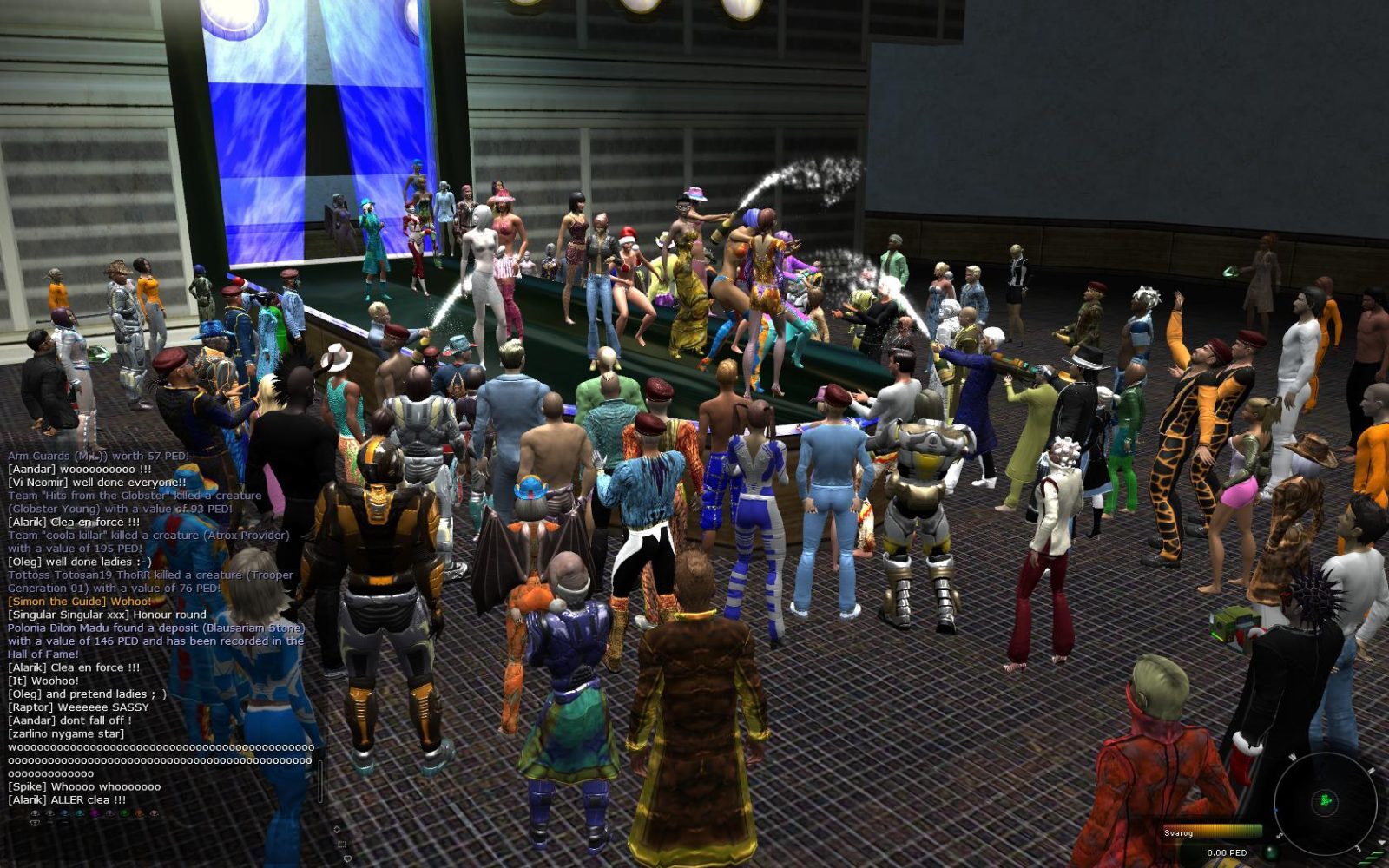Select the blue chat channel icon
This screenshot has width=1389, height=868.
64,812
